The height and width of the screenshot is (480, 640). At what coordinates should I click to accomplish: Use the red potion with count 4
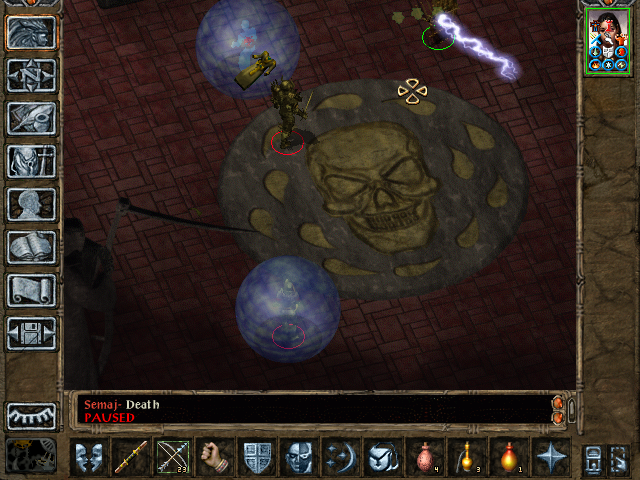(425, 457)
